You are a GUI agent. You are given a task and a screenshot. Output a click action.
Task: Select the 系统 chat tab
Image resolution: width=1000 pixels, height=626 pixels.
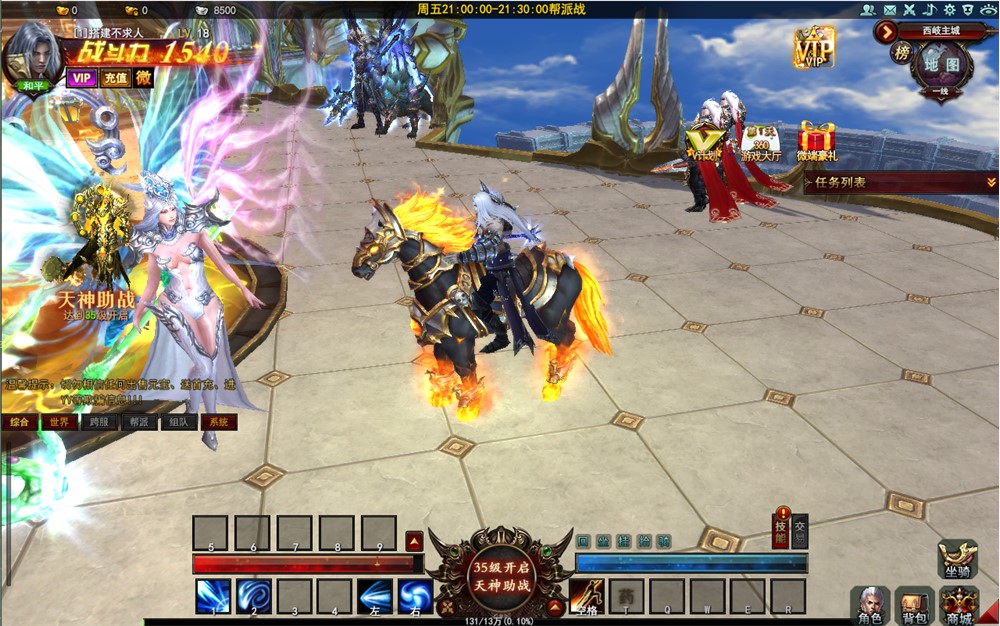[x=217, y=422]
